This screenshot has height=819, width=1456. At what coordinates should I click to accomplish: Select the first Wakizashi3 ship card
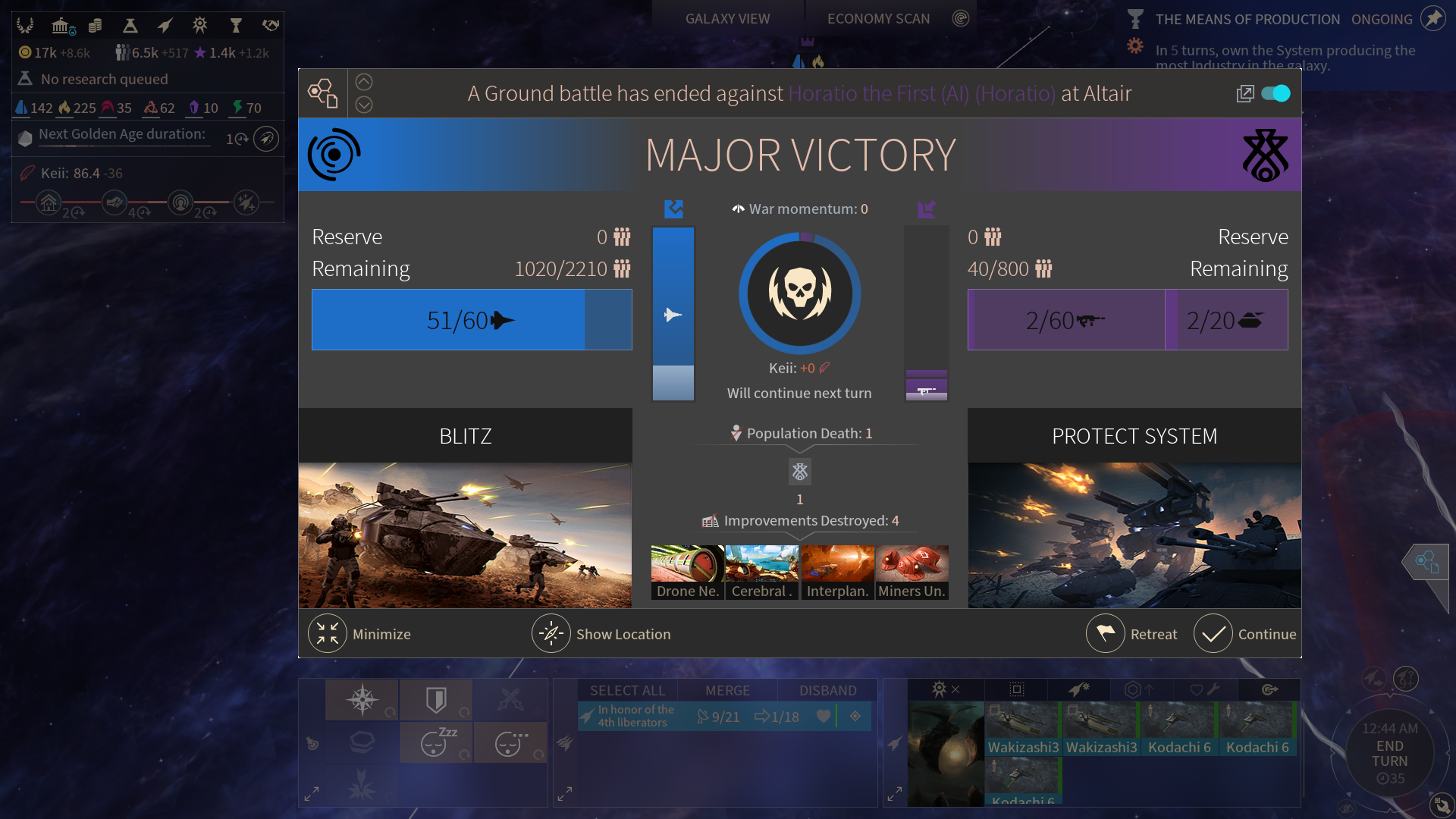pos(1023,729)
